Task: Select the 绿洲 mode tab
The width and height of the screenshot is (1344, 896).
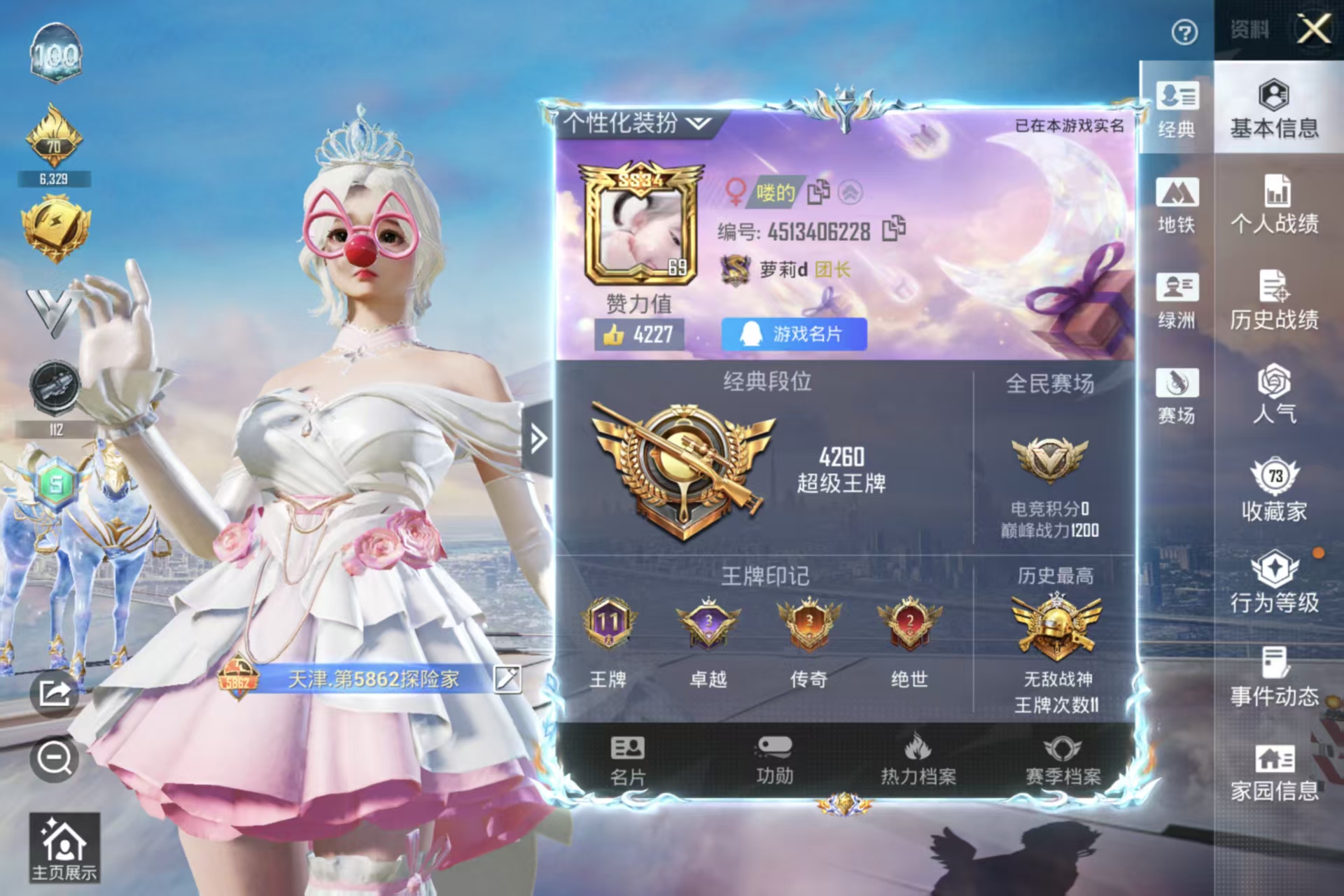Action: (1177, 300)
